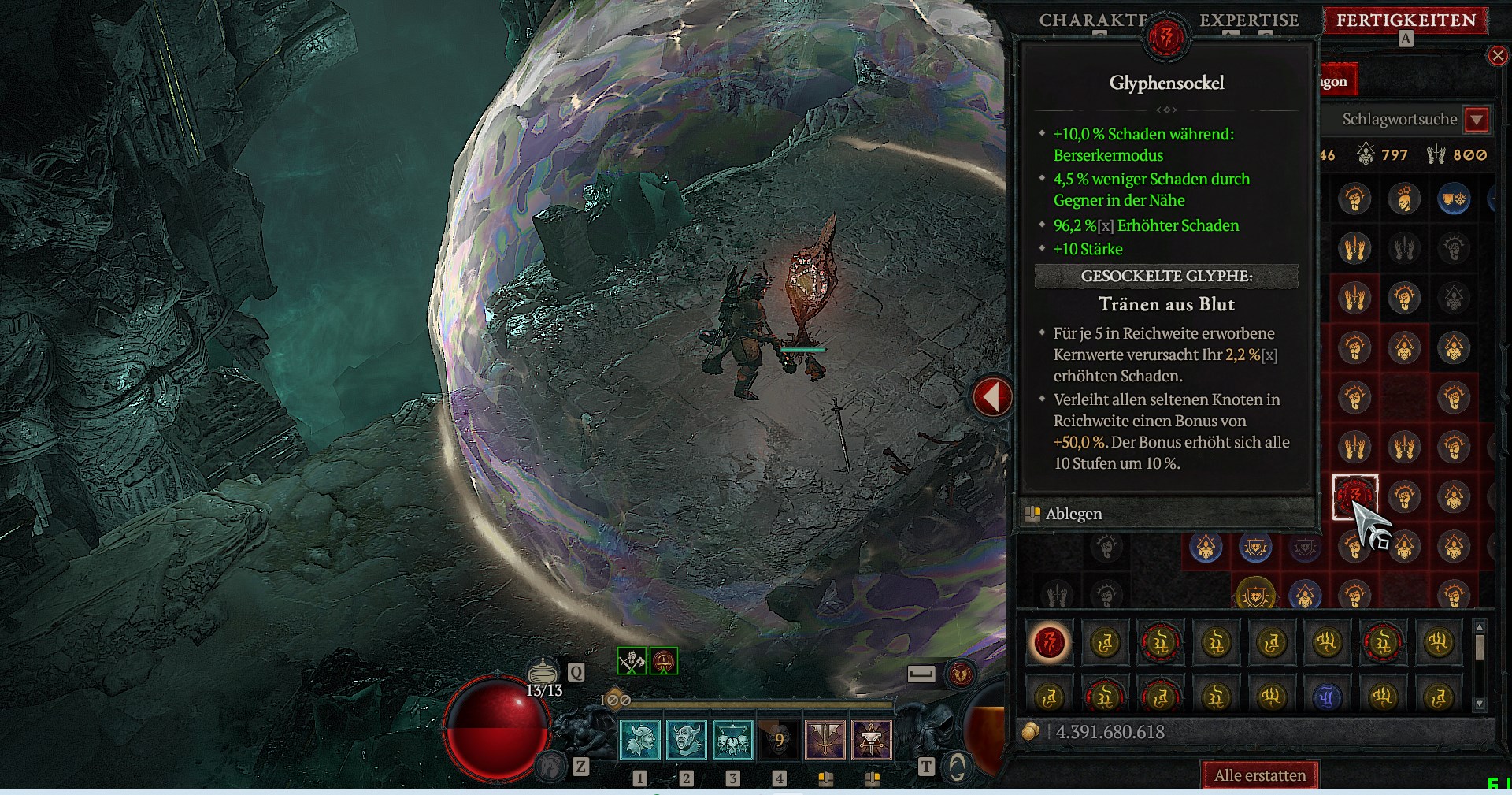Open the Expertise tab

[1249, 20]
